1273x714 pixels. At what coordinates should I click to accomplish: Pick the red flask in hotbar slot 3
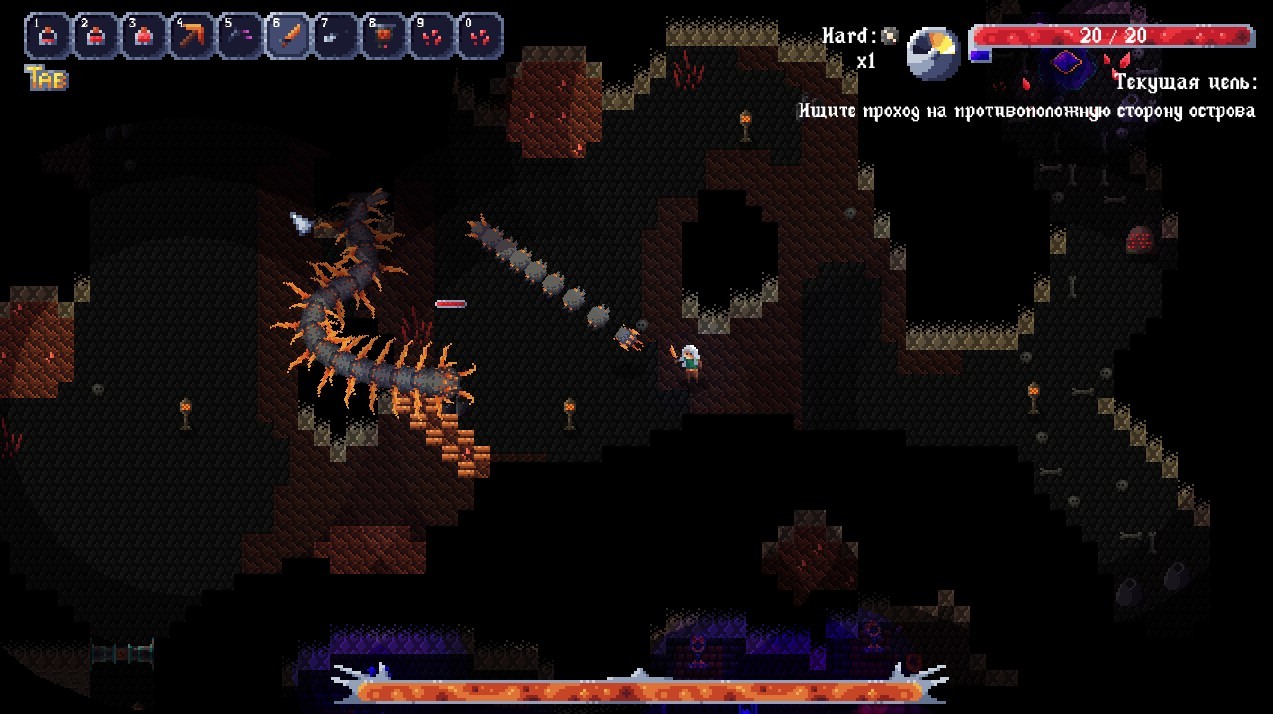(143, 37)
